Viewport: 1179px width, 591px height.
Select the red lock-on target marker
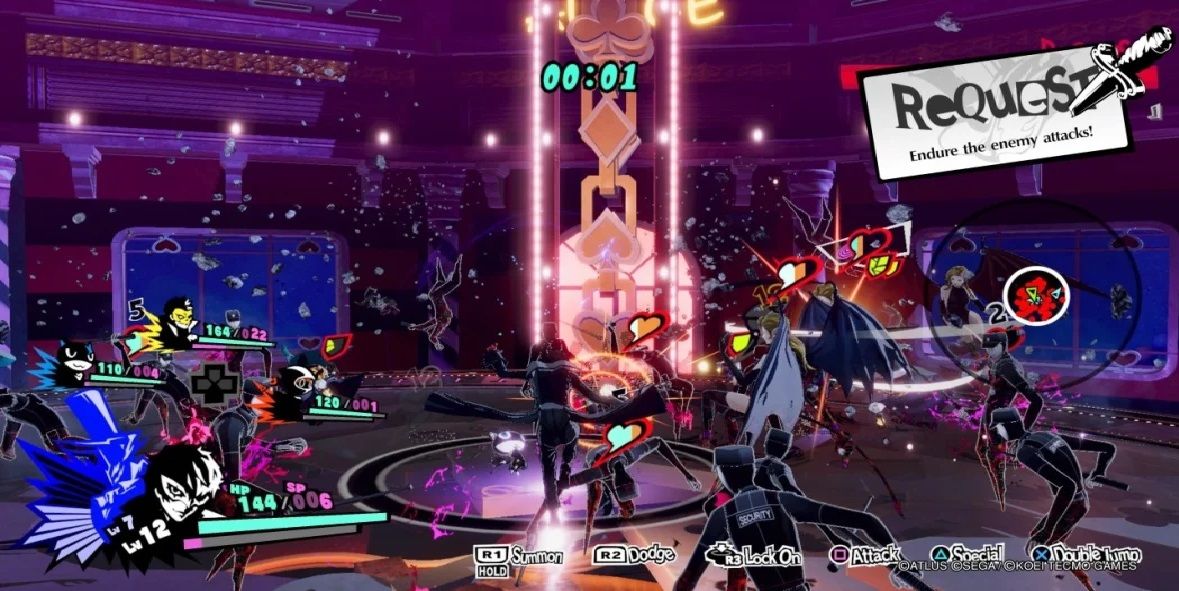(x=1036, y=294)
